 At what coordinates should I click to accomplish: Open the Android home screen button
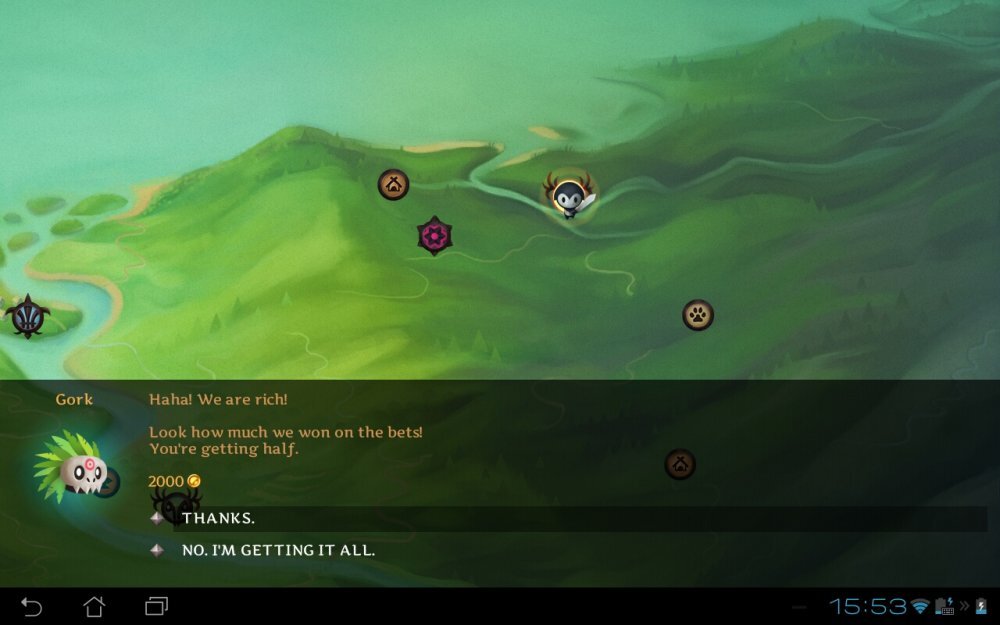point(94,606)
